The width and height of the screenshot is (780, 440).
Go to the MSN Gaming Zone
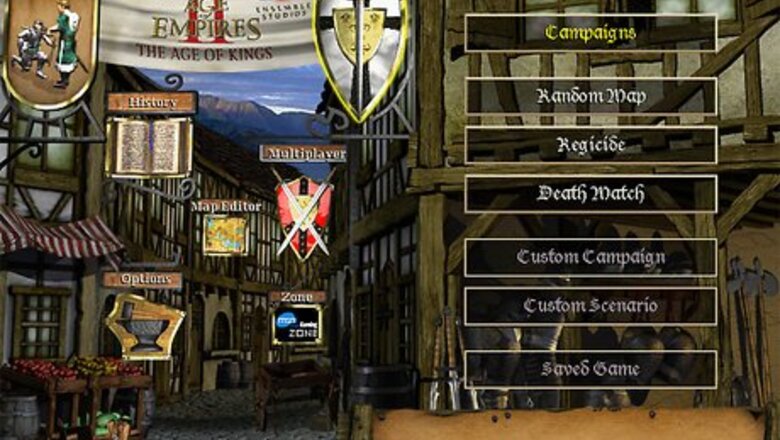(297, 325)
